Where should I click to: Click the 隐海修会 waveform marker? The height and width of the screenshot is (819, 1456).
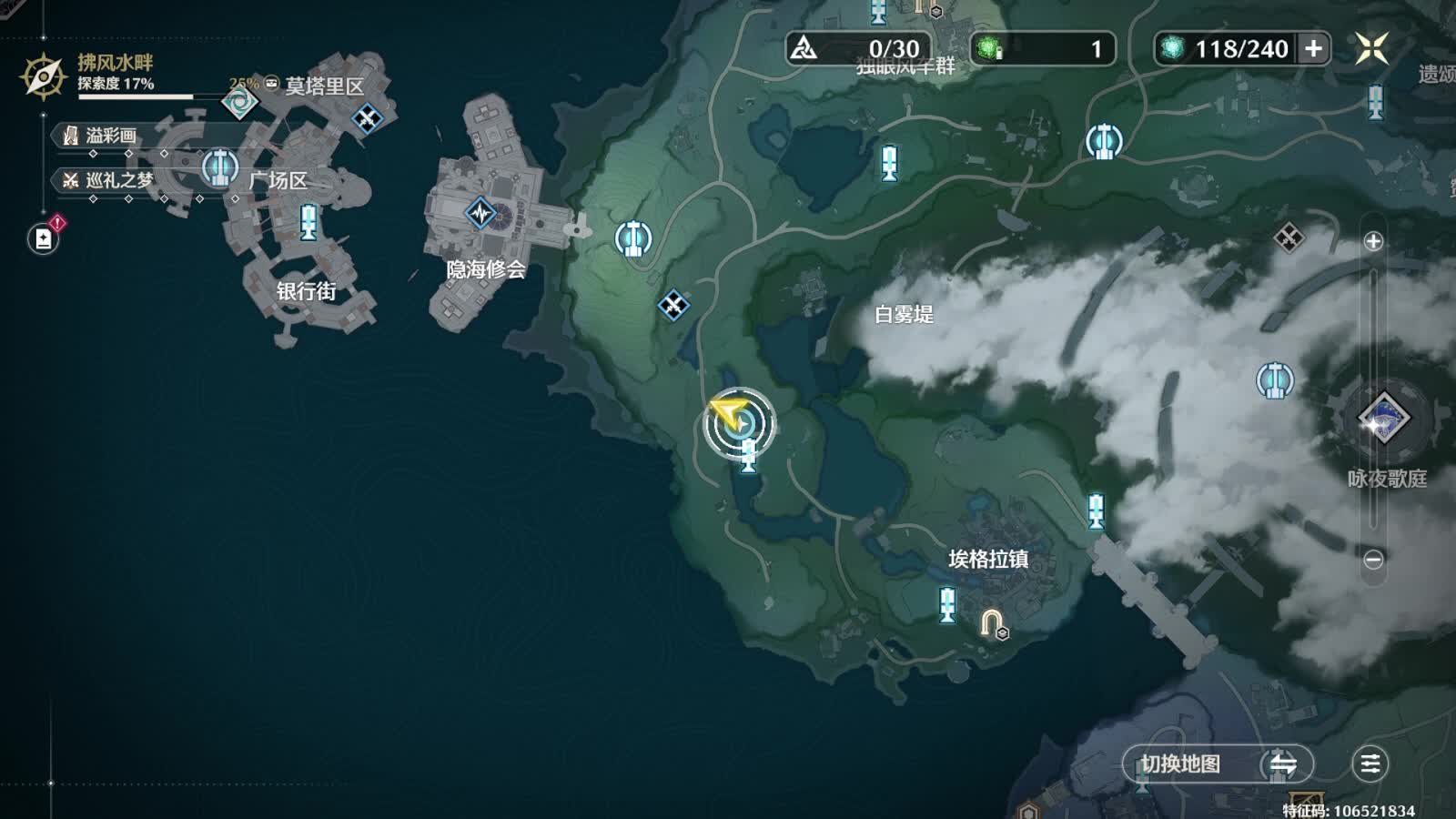pyautogui.click(x=480, y=214)
